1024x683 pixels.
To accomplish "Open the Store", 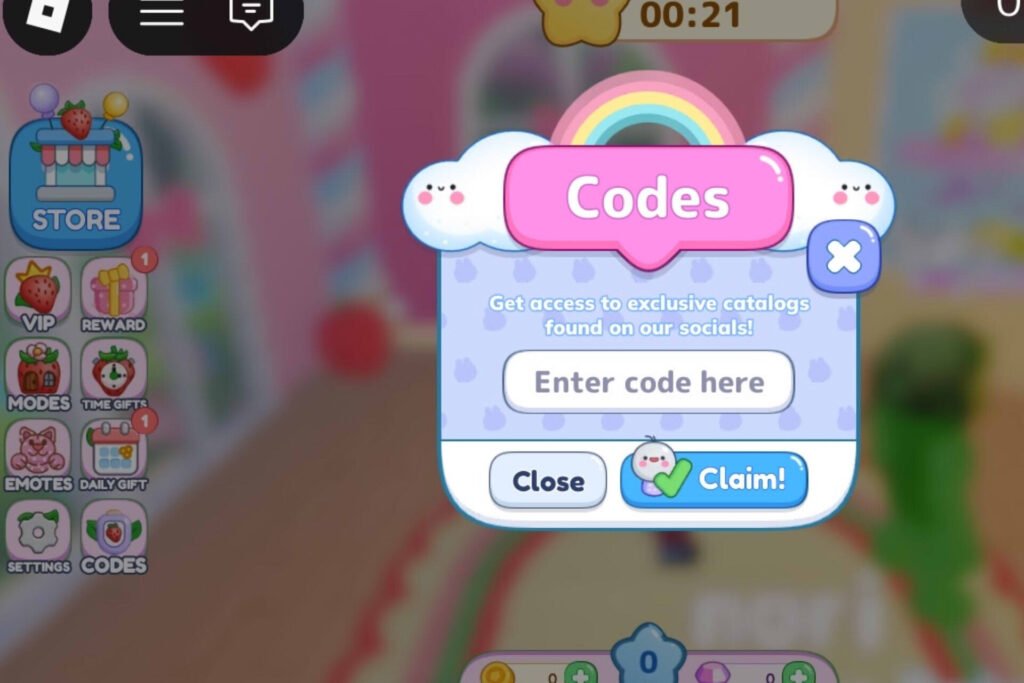I will pyautogui.click(x=76, y=176).
